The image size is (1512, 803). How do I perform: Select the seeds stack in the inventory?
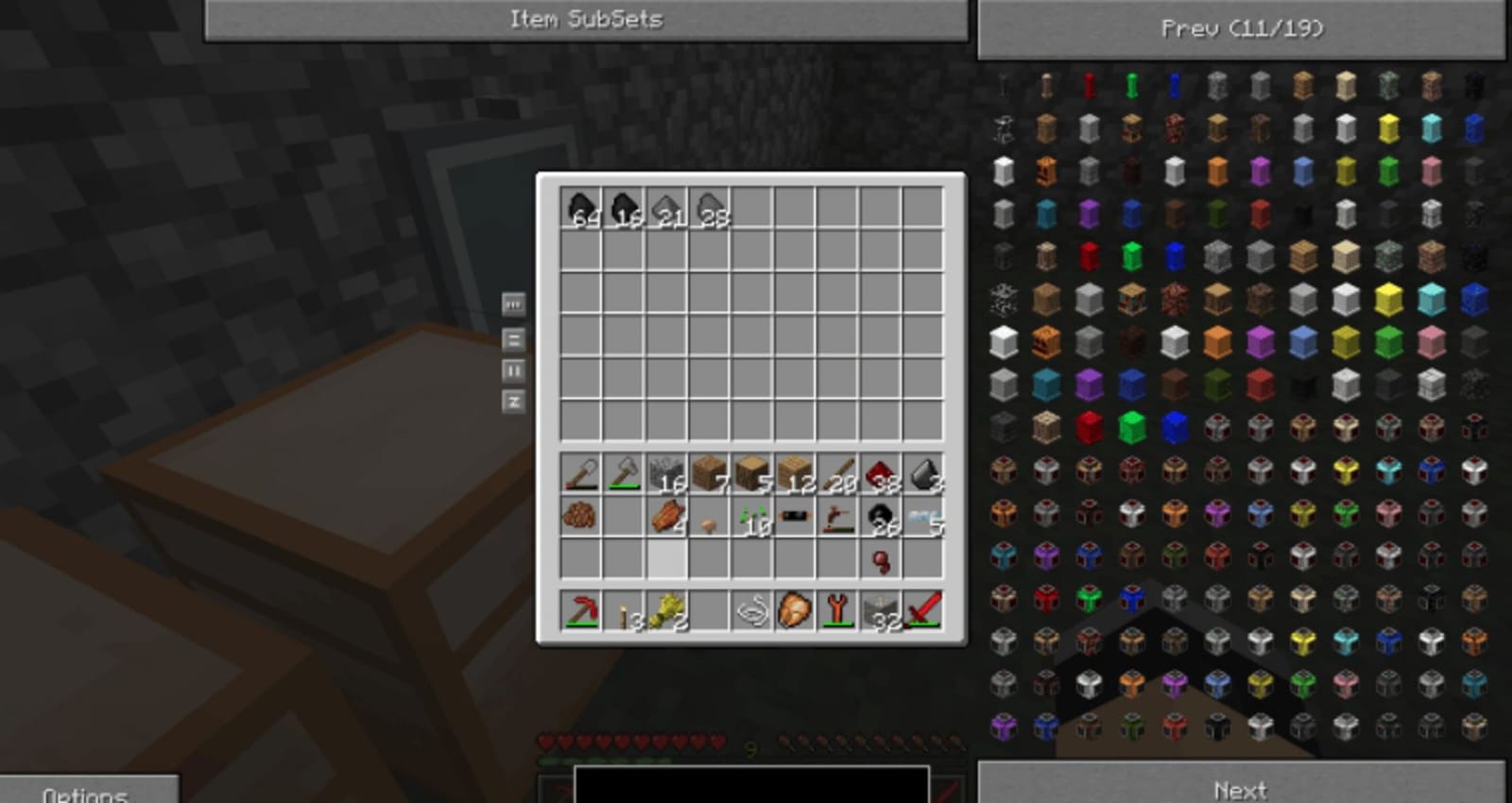[x=751, y=520]
